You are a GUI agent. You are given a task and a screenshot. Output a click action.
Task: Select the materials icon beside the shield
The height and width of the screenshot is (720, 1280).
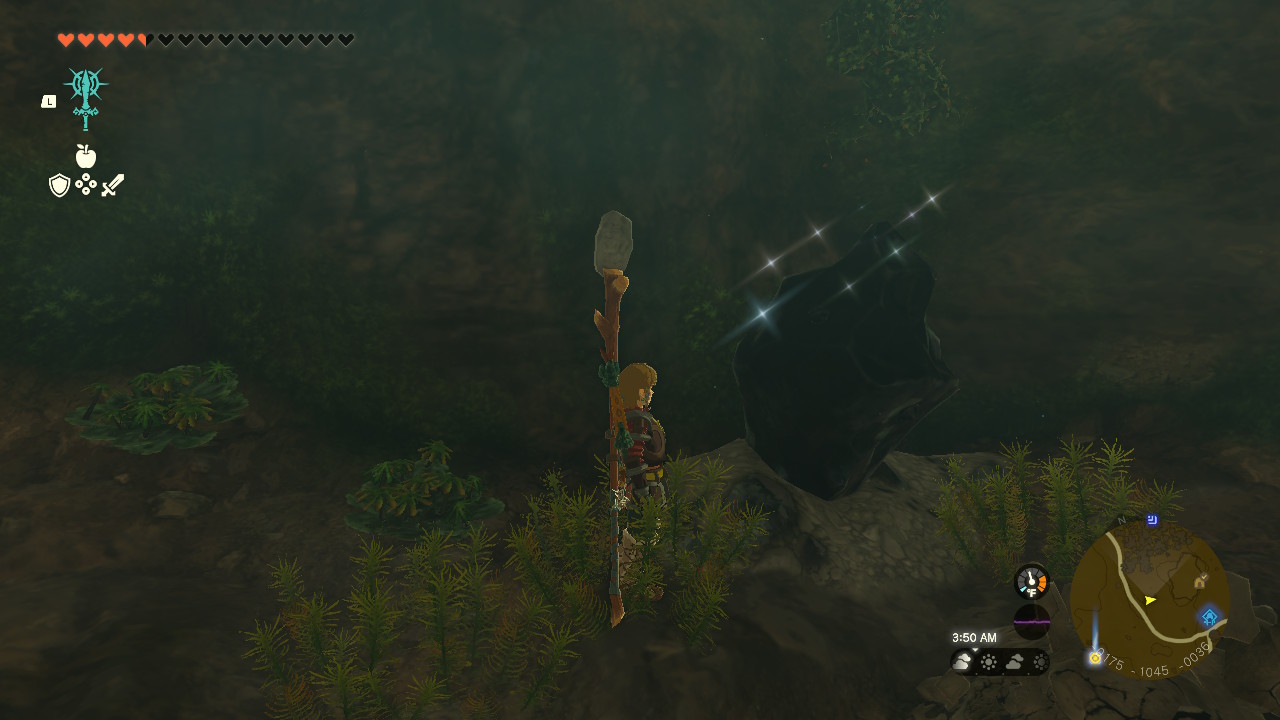tap(85, 186)
